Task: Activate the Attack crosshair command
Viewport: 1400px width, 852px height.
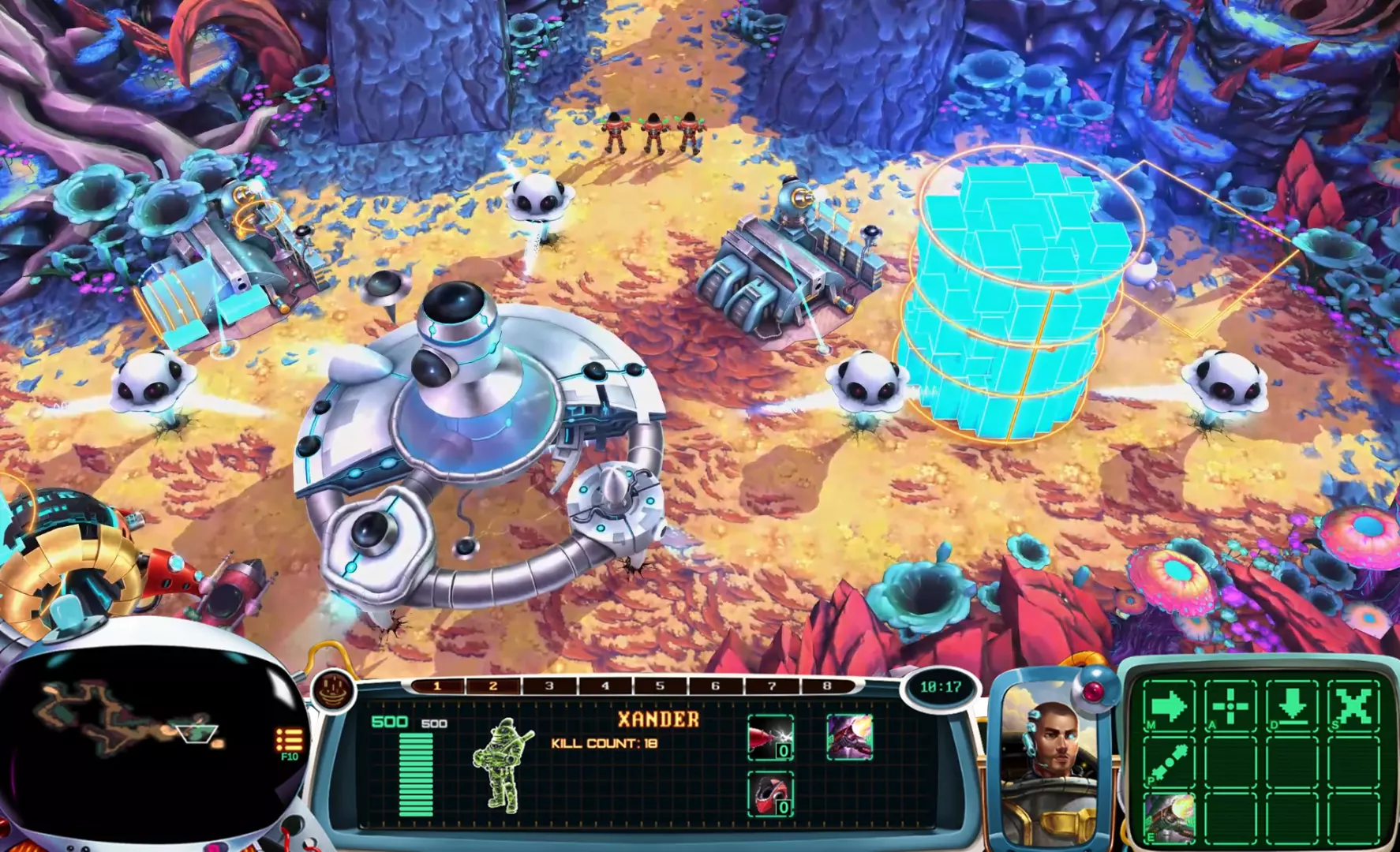Action: [x=1230, y=704]
